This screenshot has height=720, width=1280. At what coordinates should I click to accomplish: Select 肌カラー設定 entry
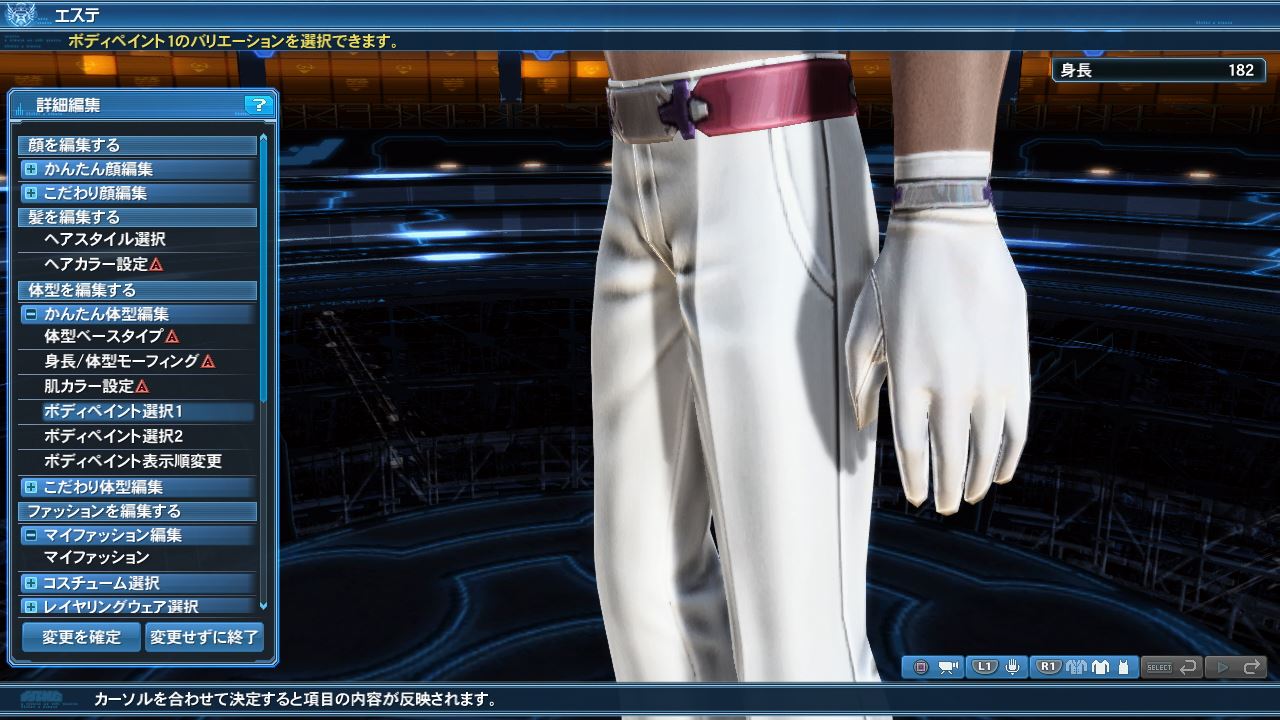(x=89, y=386)
